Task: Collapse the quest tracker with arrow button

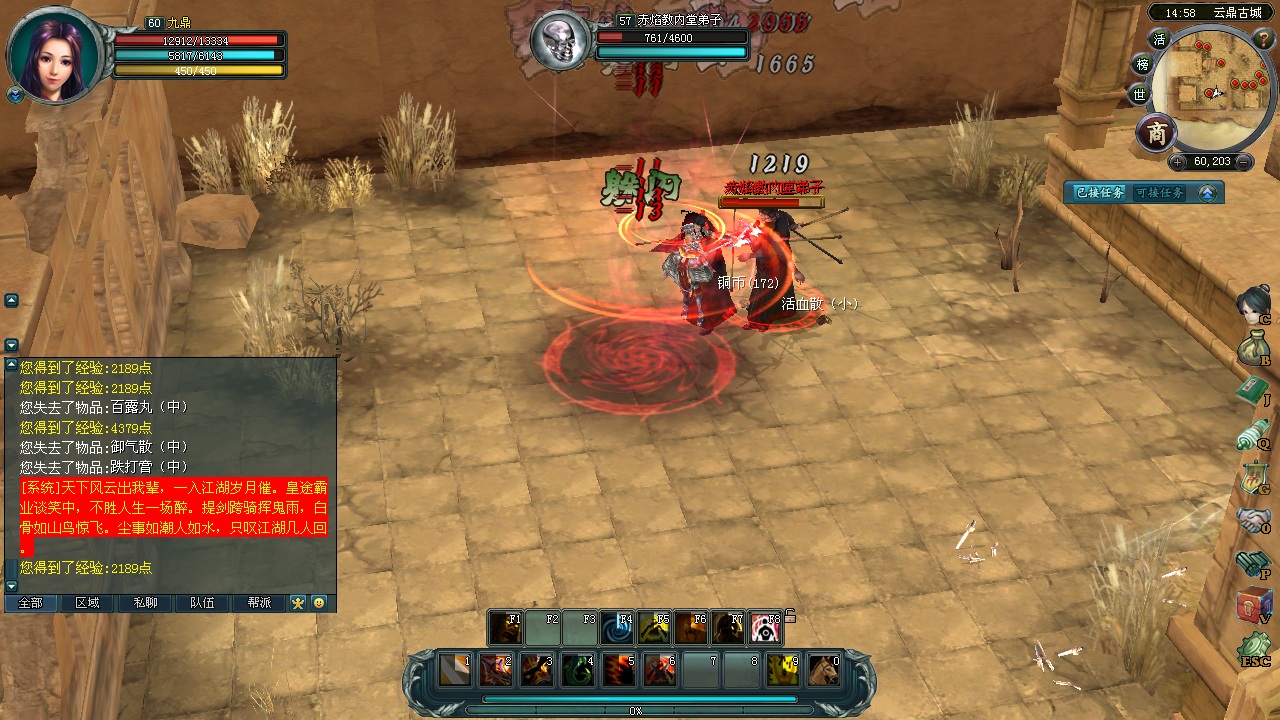Action: click(1207, 193)
